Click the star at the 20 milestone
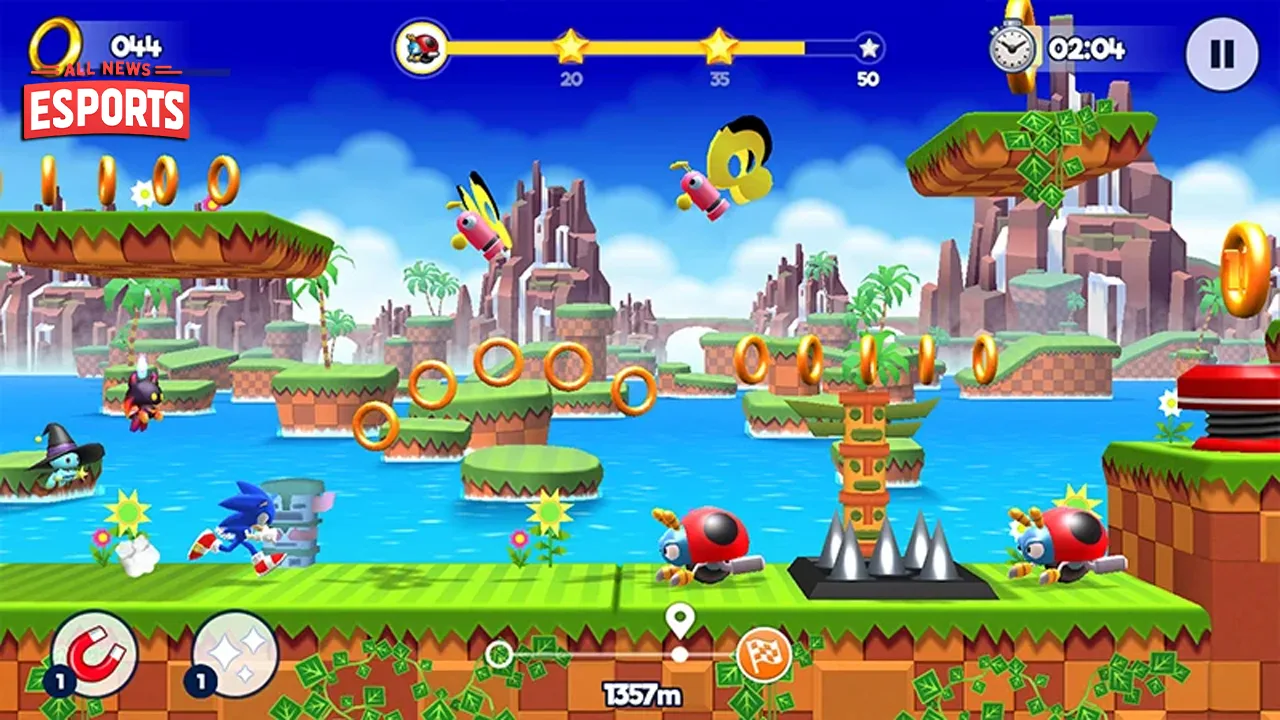Viewport: 1280px width, 720px height. (x=571, y=47)
